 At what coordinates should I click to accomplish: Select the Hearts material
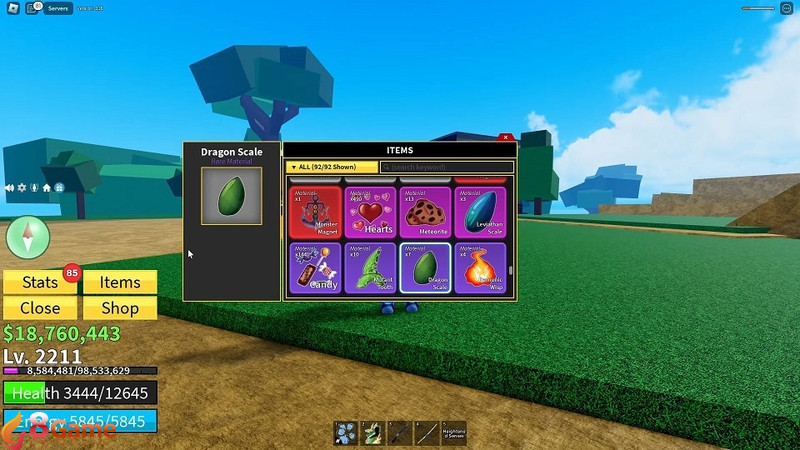[370, 211]
